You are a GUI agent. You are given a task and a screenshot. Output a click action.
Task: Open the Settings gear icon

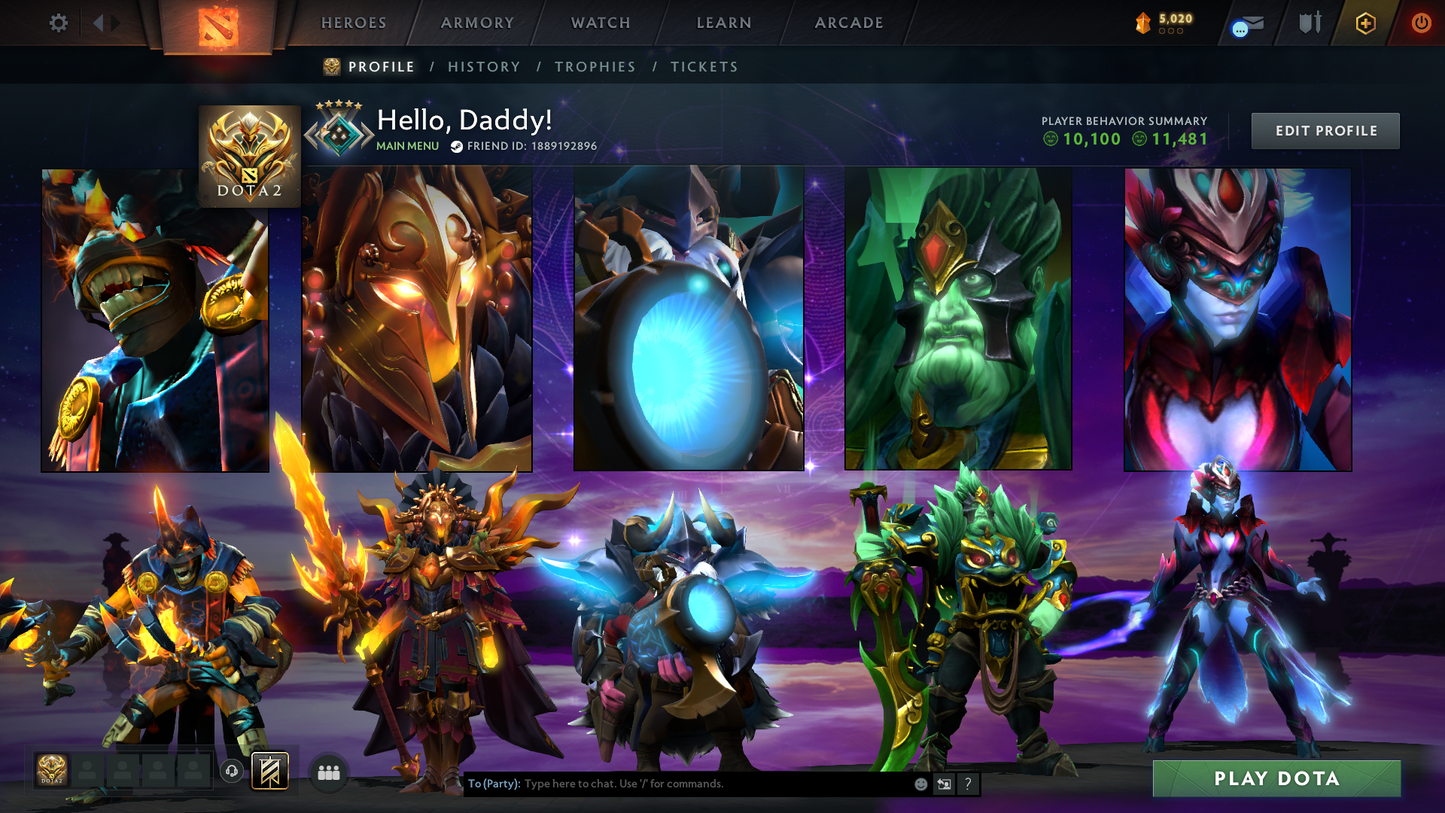(58, 22)
